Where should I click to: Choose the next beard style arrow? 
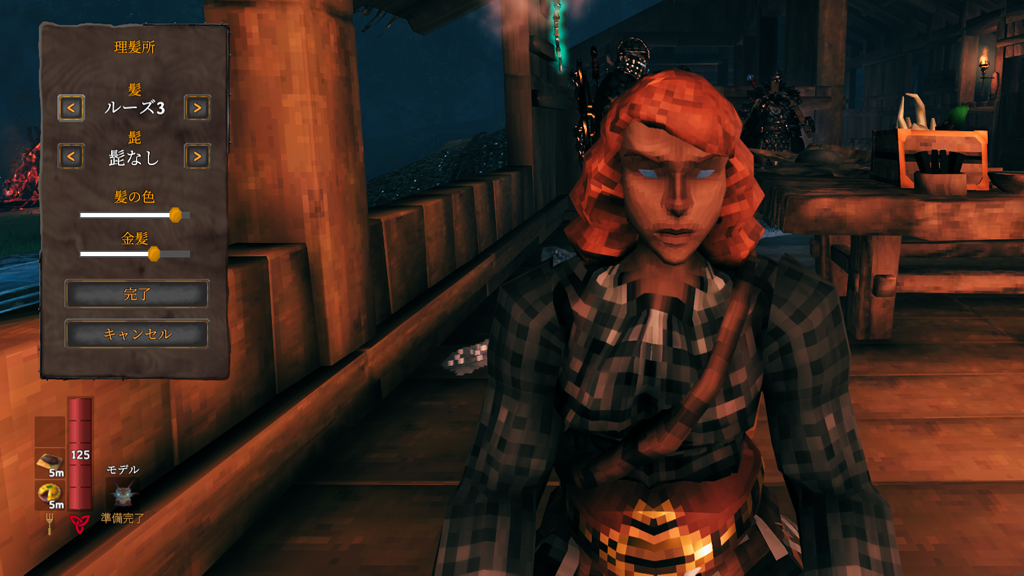pyautogui.click(x=197, y=156)
